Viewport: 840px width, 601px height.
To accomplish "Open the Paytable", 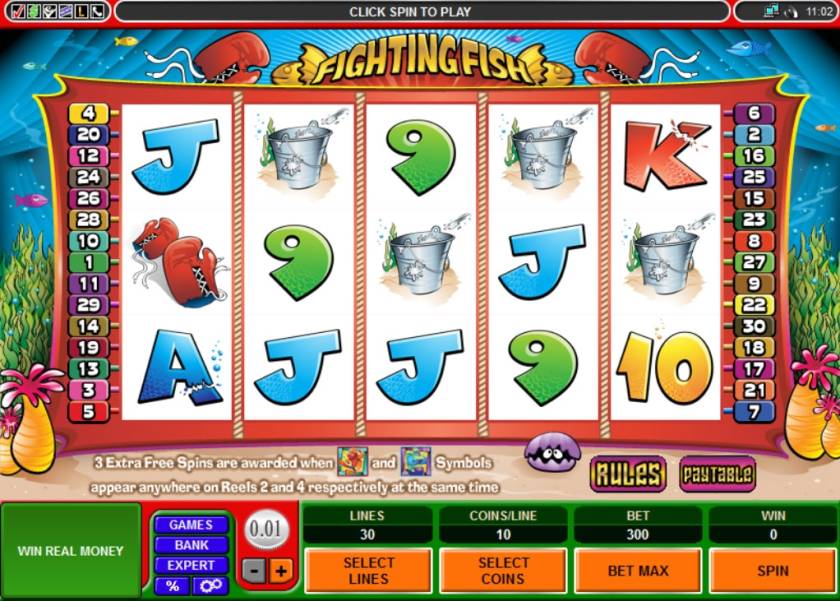I will (x=716, y=473).
